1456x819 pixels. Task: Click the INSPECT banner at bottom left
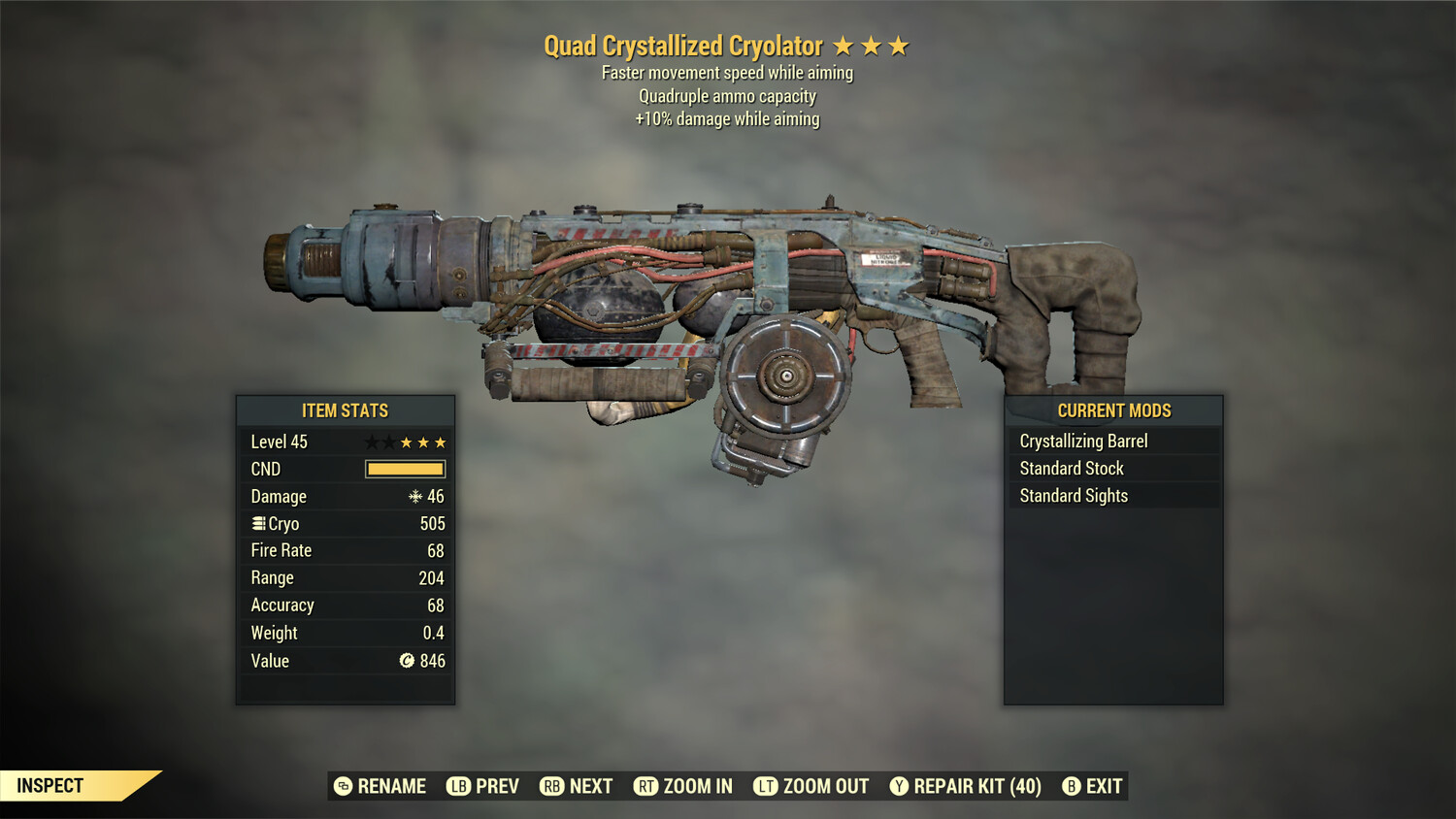click(49, 785)
